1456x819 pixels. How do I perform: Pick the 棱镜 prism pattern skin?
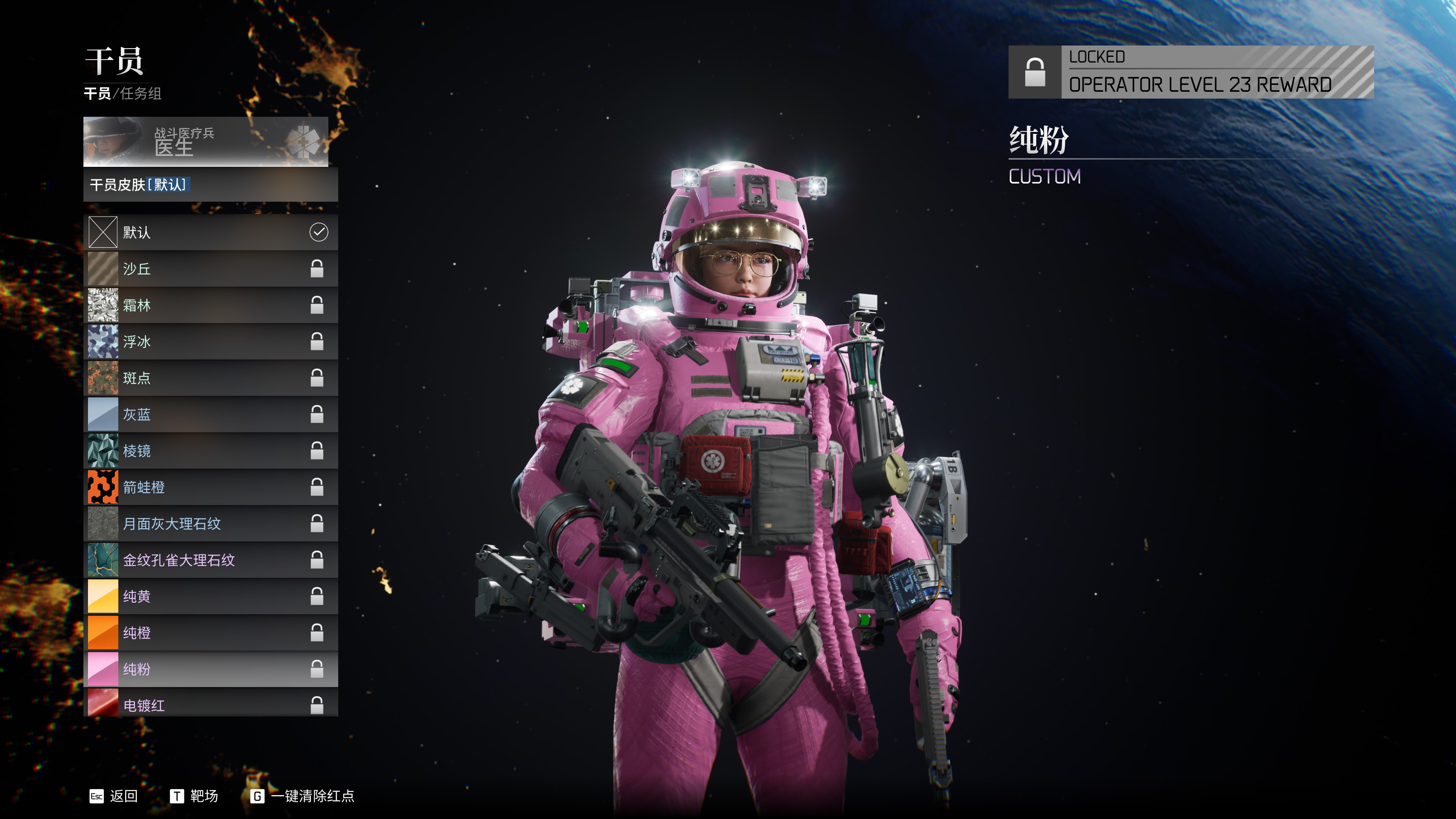[210, 451]
